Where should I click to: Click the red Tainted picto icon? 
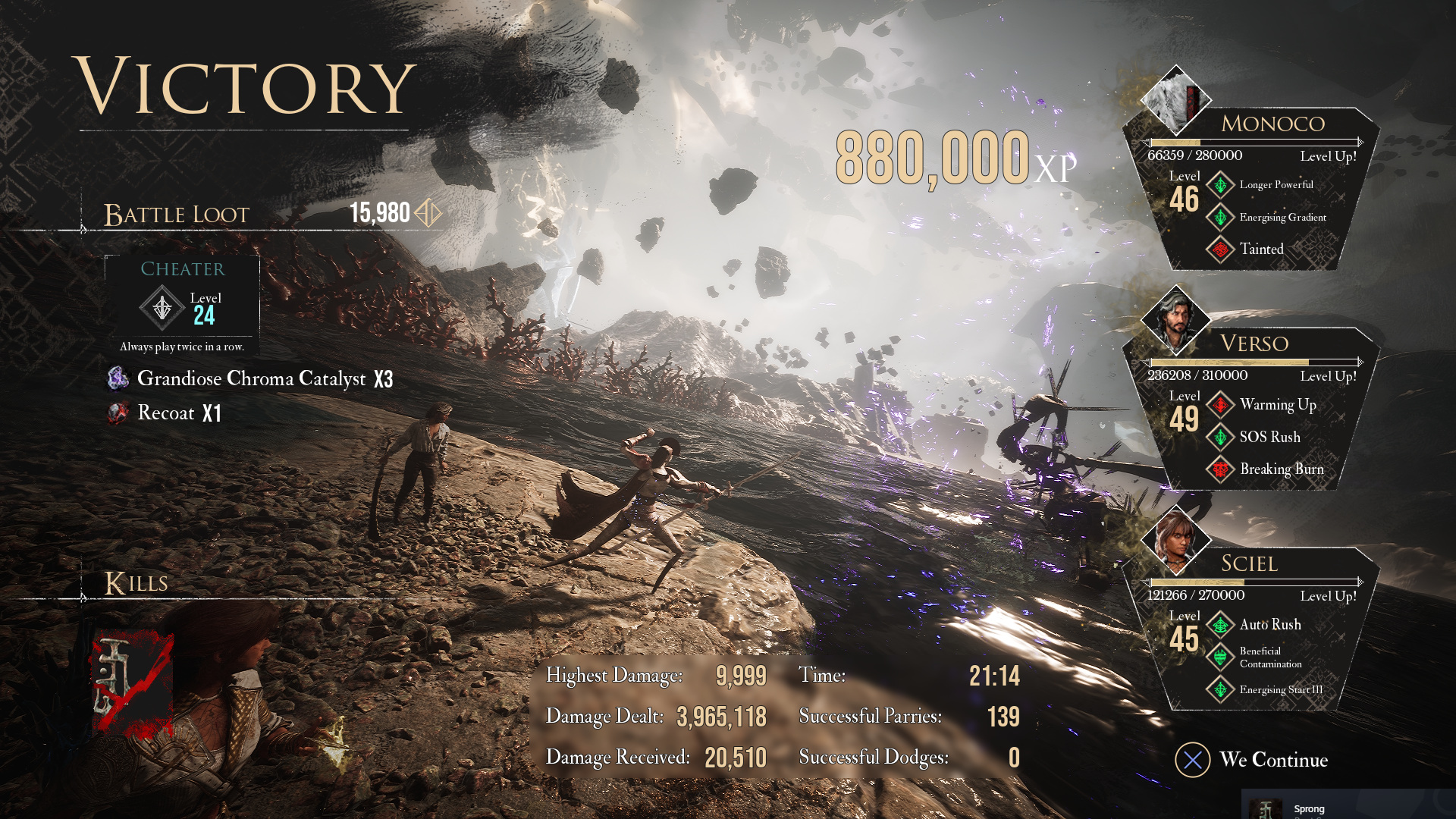click(x=1220, y=249)
